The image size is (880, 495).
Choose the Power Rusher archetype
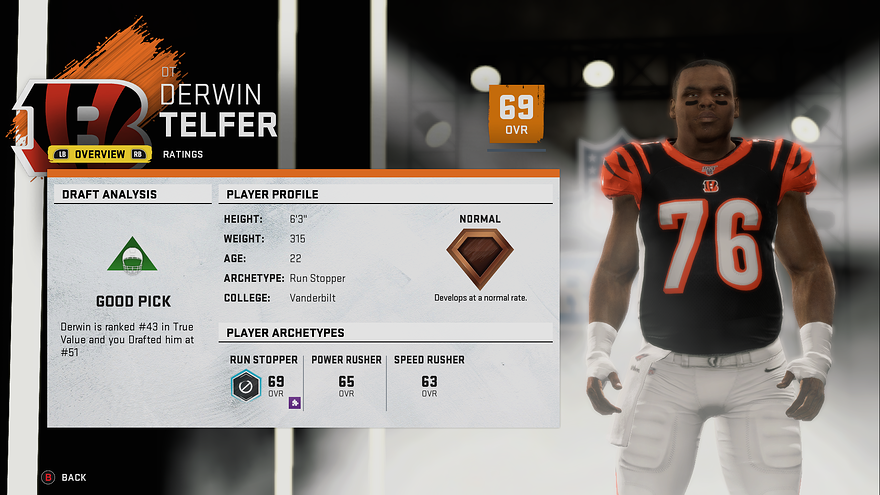[x=346, y=376]
